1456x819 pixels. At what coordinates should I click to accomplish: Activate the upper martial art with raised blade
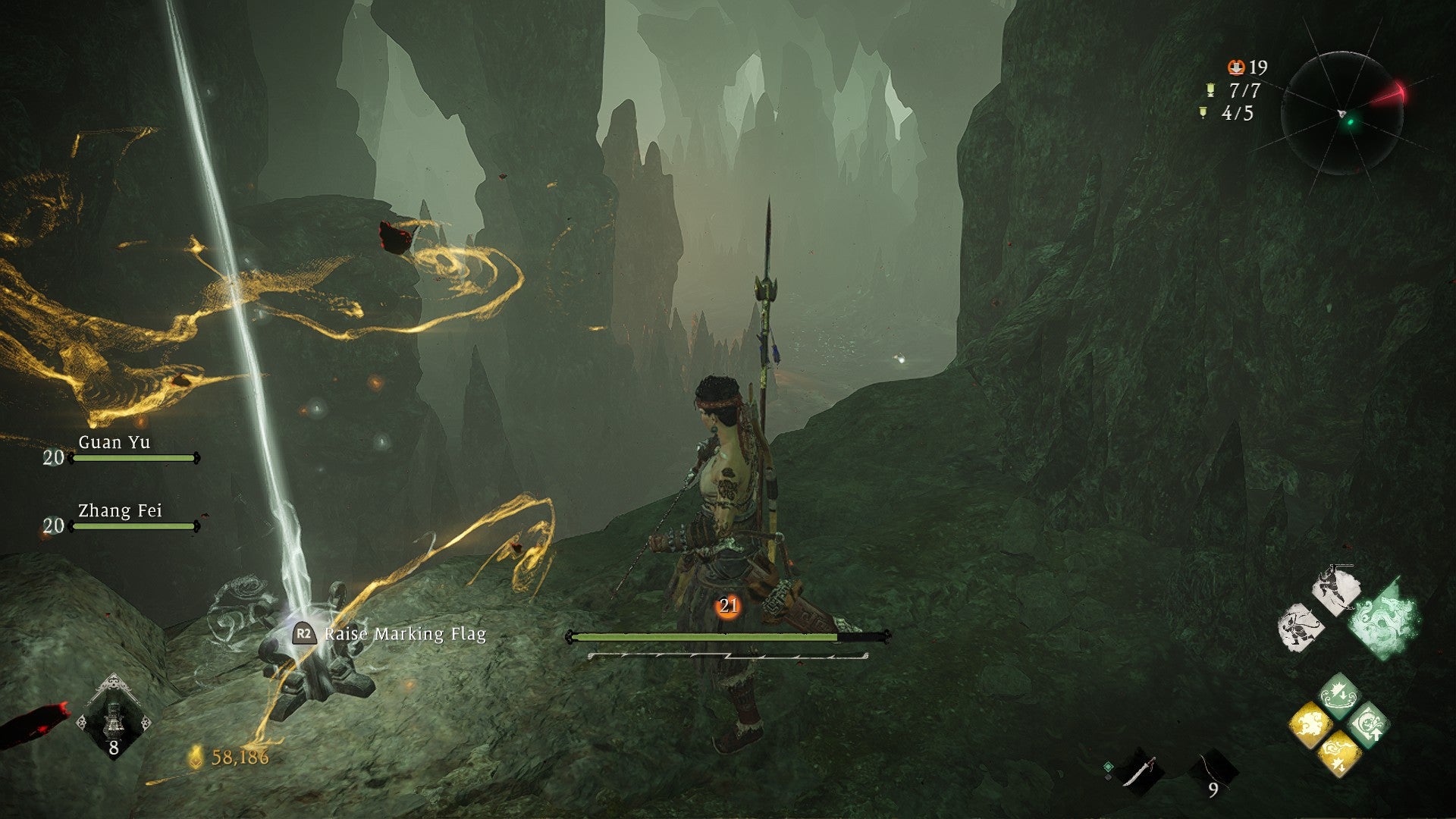1336,590
